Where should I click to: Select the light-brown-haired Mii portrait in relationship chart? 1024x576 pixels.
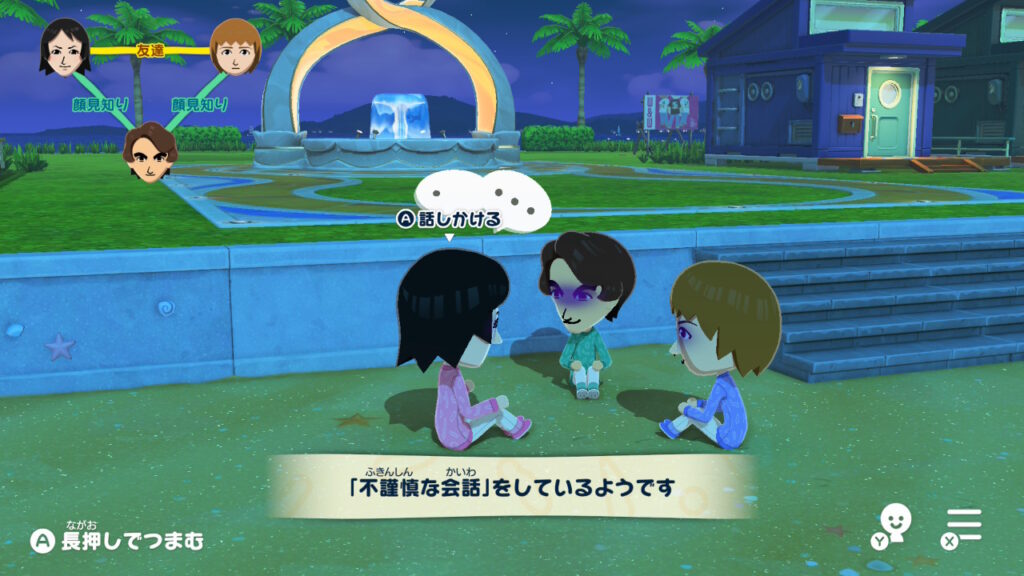point(235,47)
